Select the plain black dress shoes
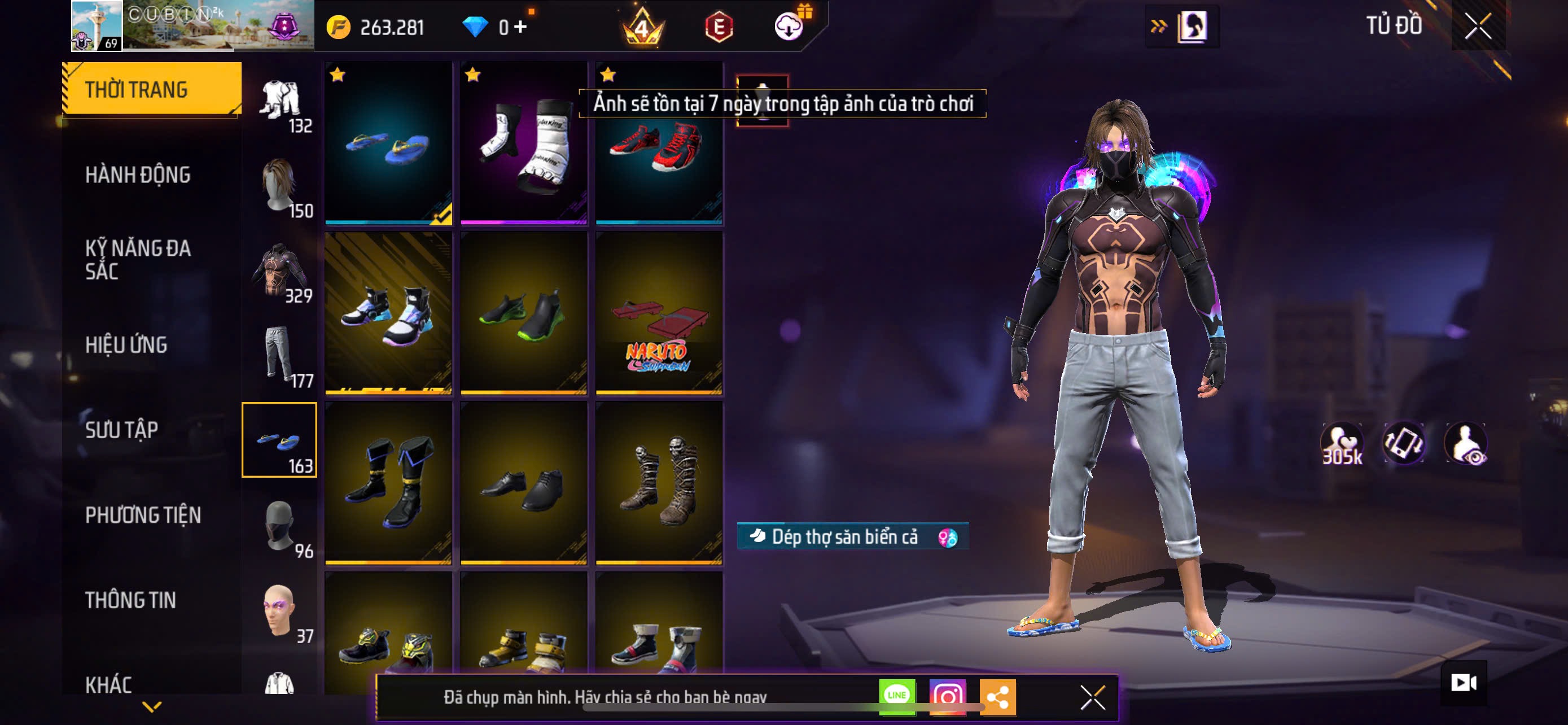Viewport: 1568px width, 725px height. tap(523, 483)
